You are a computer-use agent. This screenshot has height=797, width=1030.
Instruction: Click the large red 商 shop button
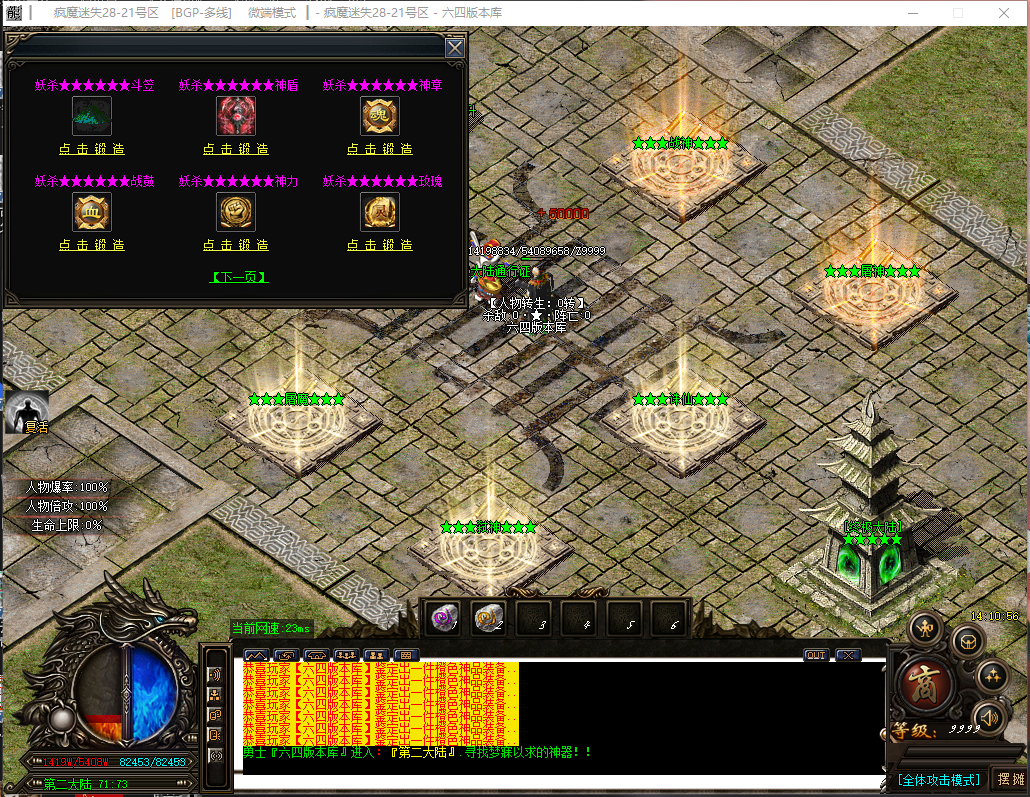click(924, 684)
